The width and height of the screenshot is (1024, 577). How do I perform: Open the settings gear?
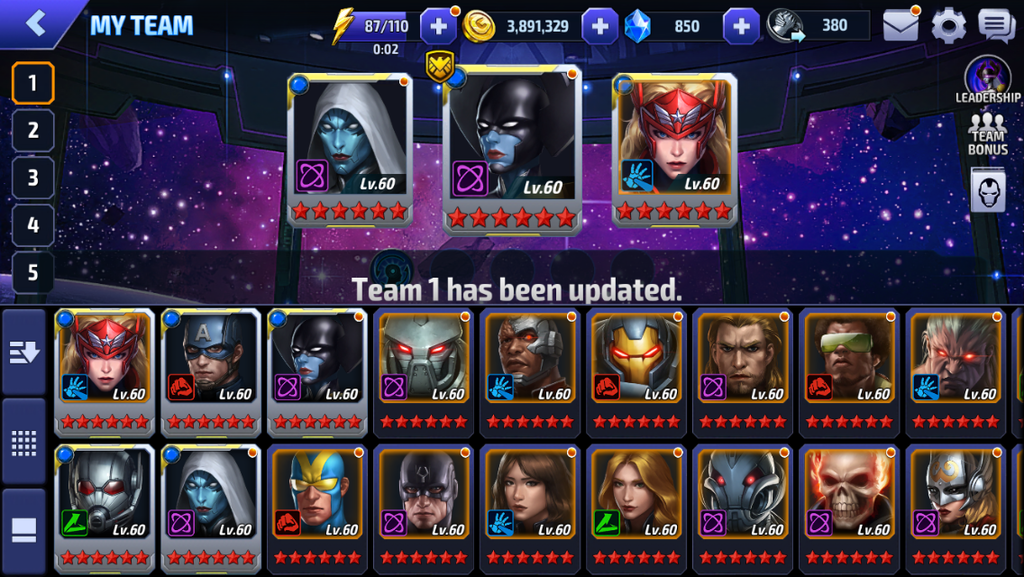click(x=948, y=26)
